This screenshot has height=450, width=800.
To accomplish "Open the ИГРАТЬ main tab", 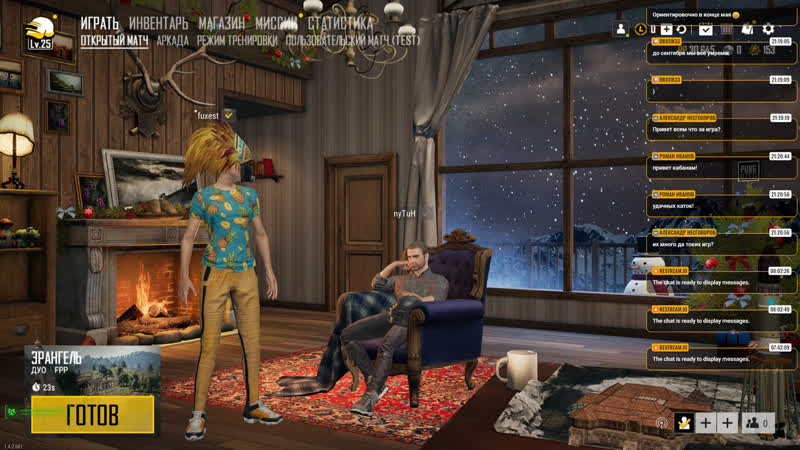I will (100, 22).
